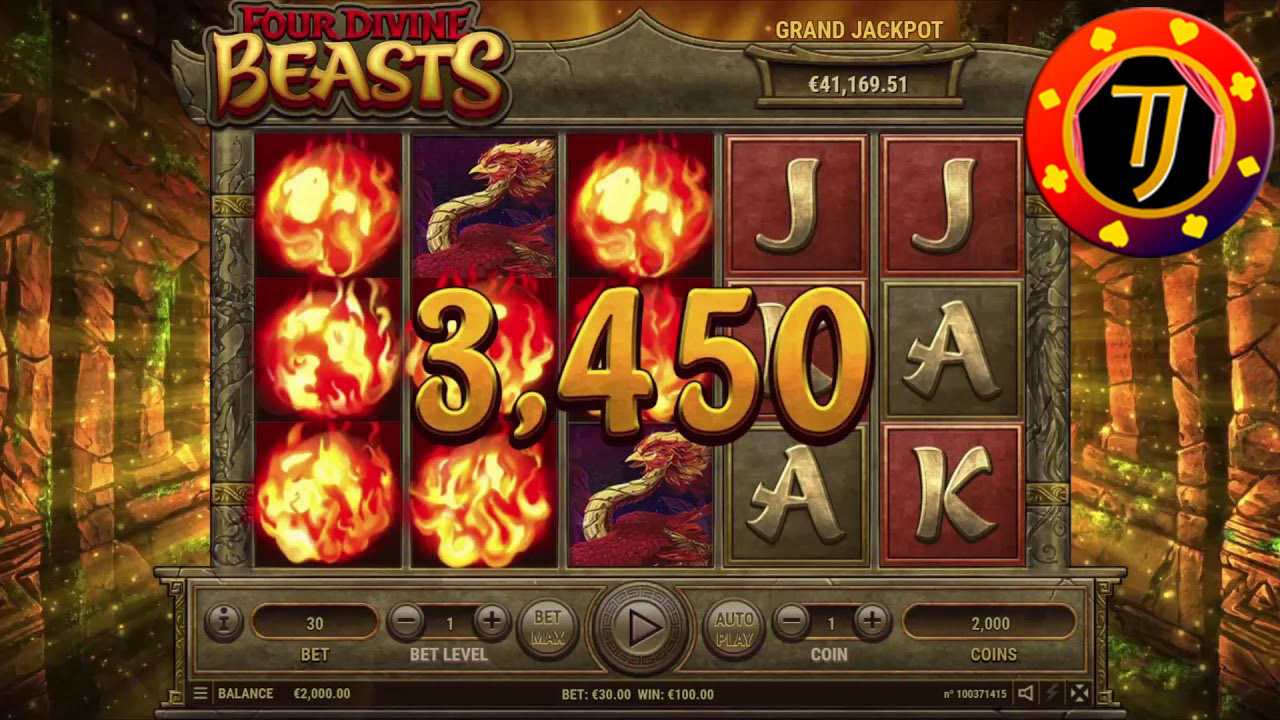This screenshot has height=720, width=1280.
Task: Select the Balance amount of €2,000.00
Action: 320,693
